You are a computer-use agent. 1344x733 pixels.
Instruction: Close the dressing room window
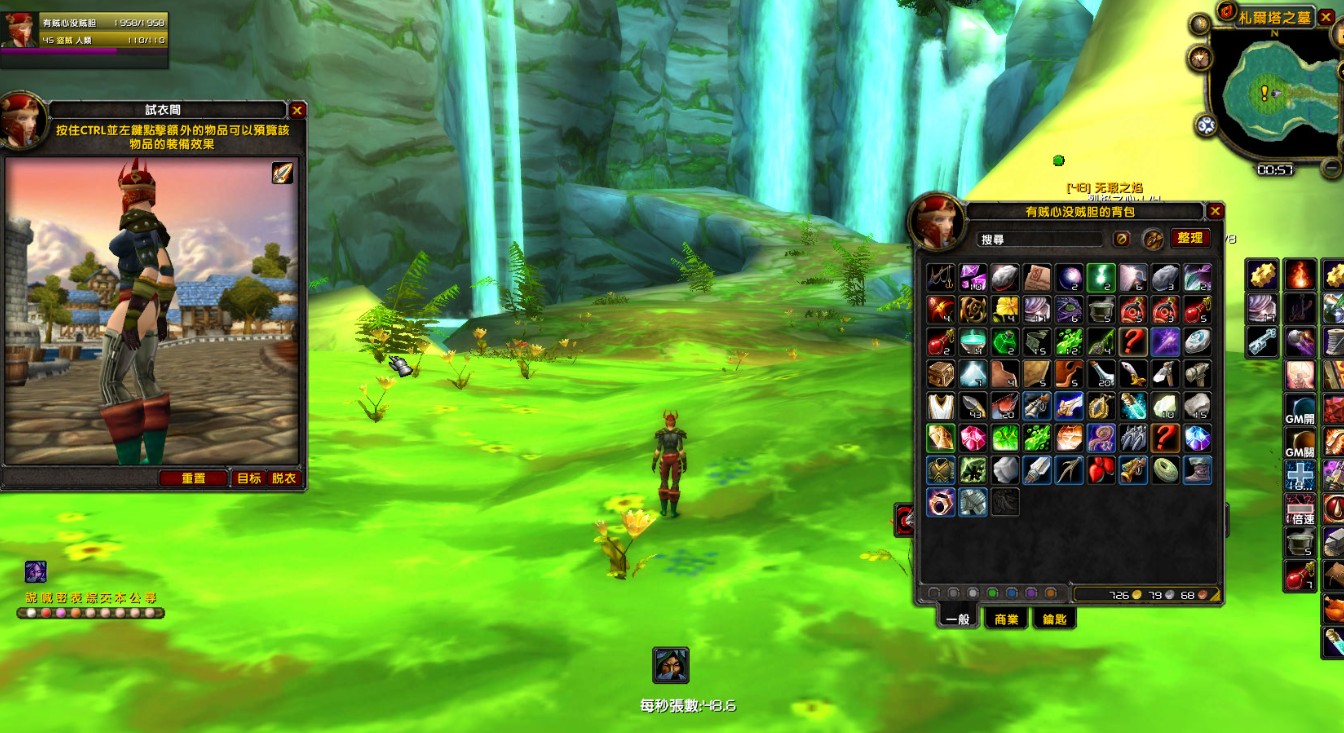(x=297, y=111)
